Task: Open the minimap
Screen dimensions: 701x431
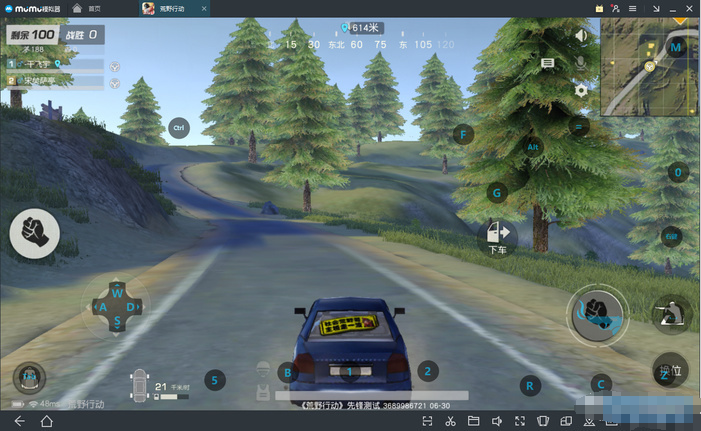Action: coord(650,67)
